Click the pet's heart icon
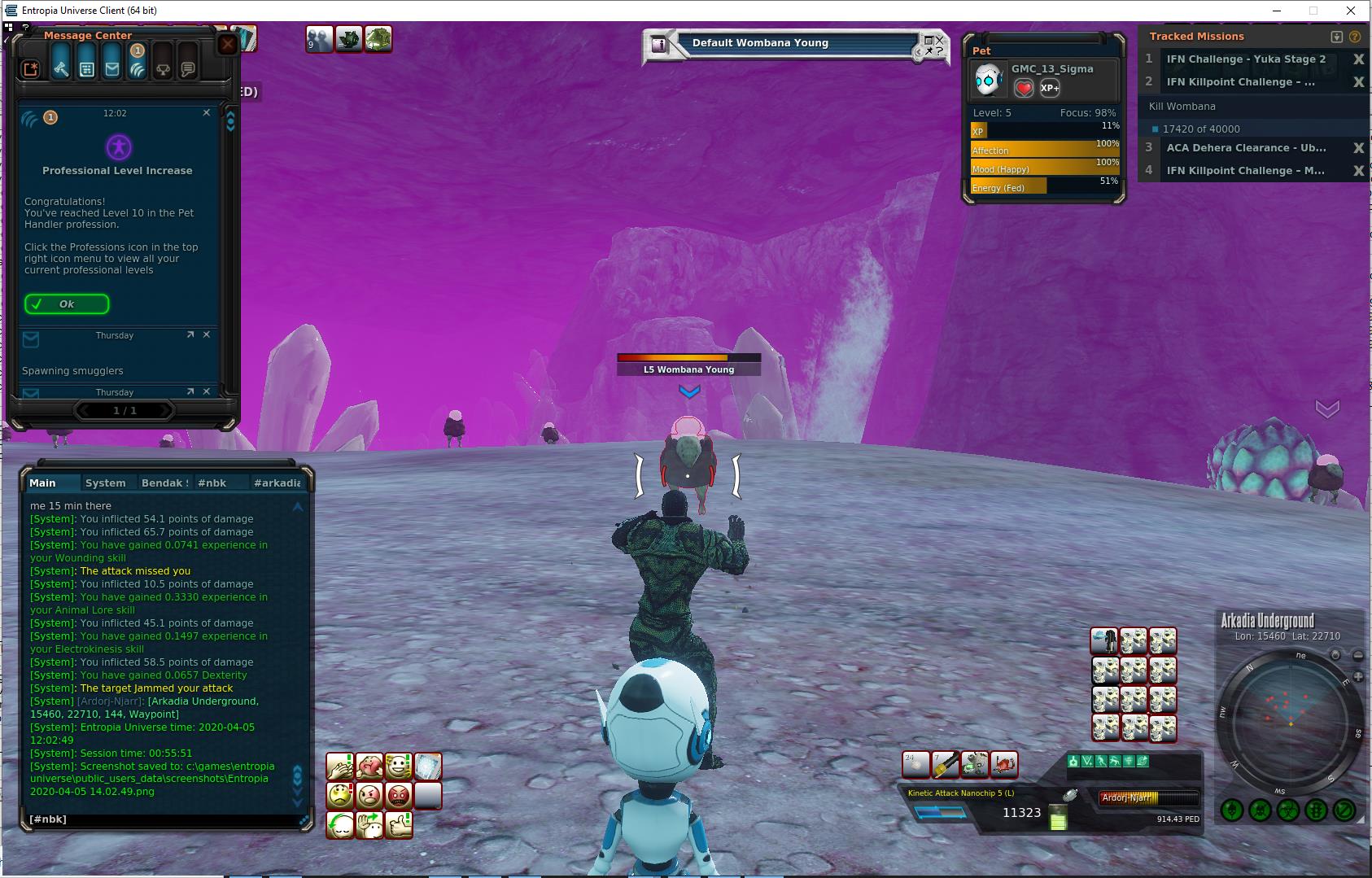 (1024, 88)
